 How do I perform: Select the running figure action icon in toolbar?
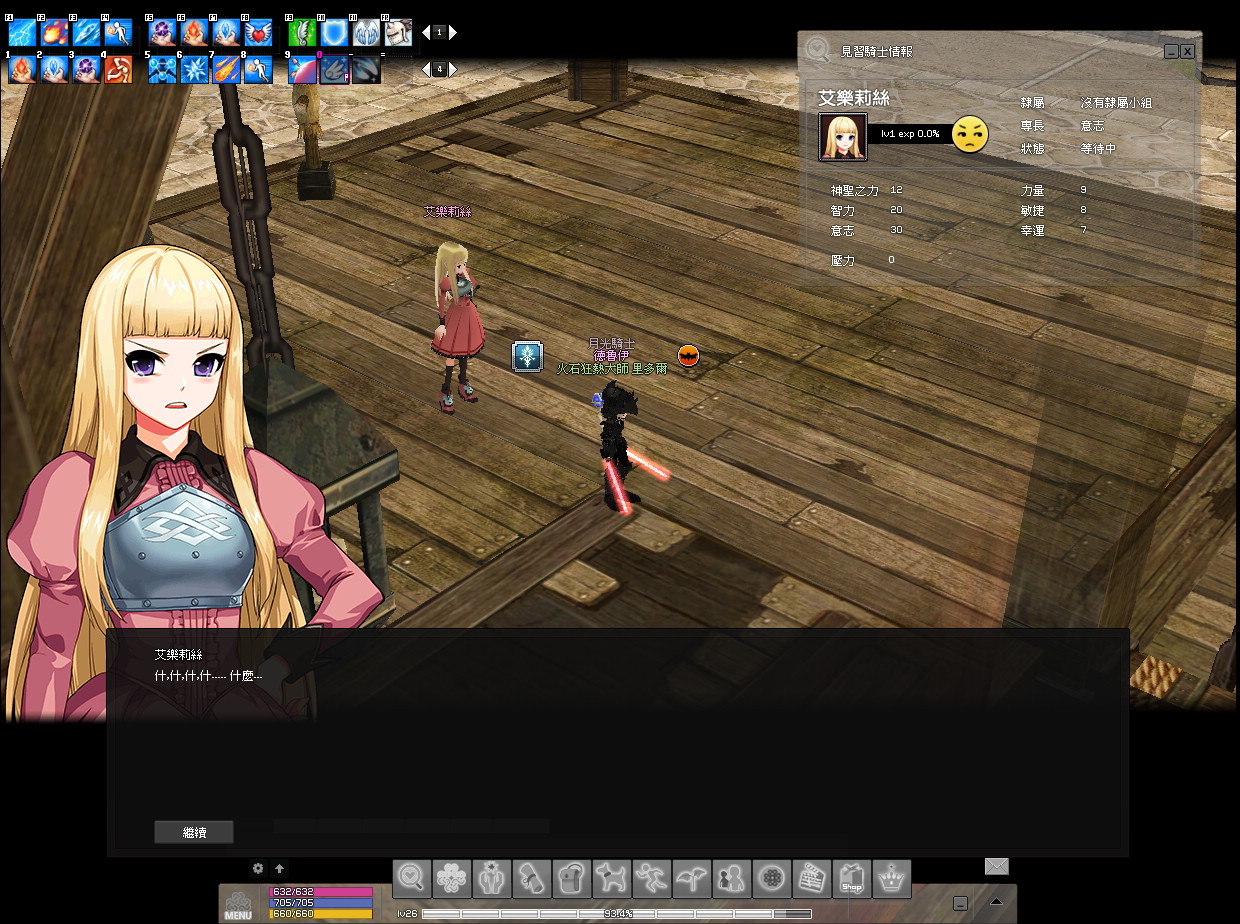(652, 879)
